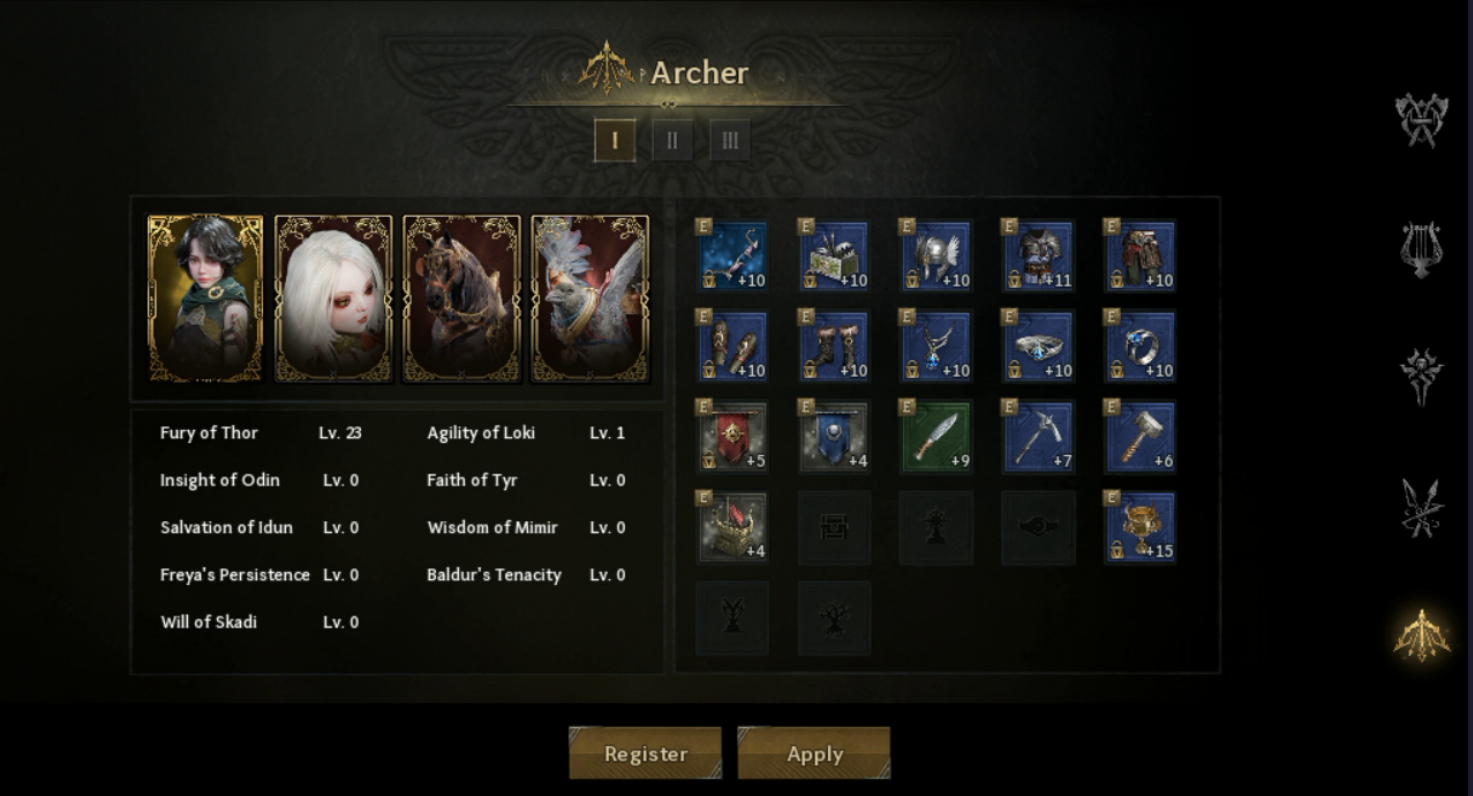Select the armored horse mount card
The image size is (1473, 796).
click(462, 298)
